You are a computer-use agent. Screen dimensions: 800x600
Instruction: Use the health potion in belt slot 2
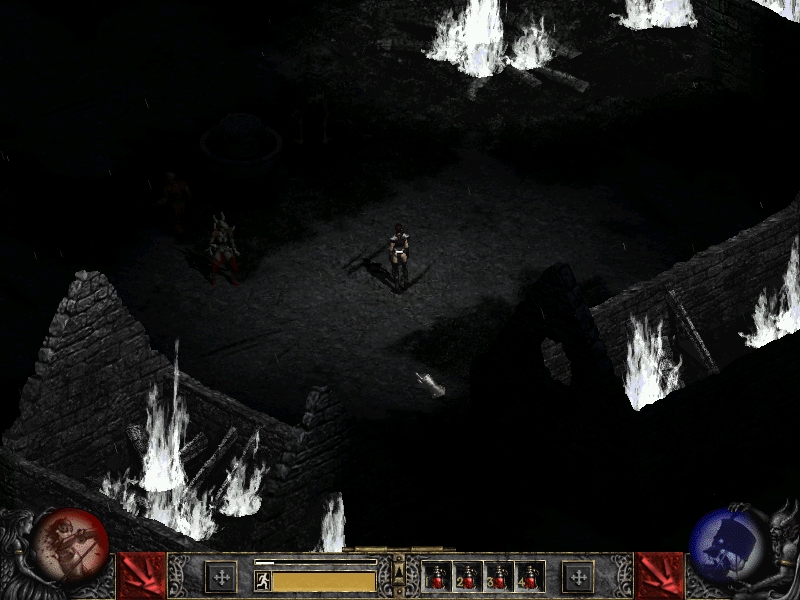(x=468, y=577)
